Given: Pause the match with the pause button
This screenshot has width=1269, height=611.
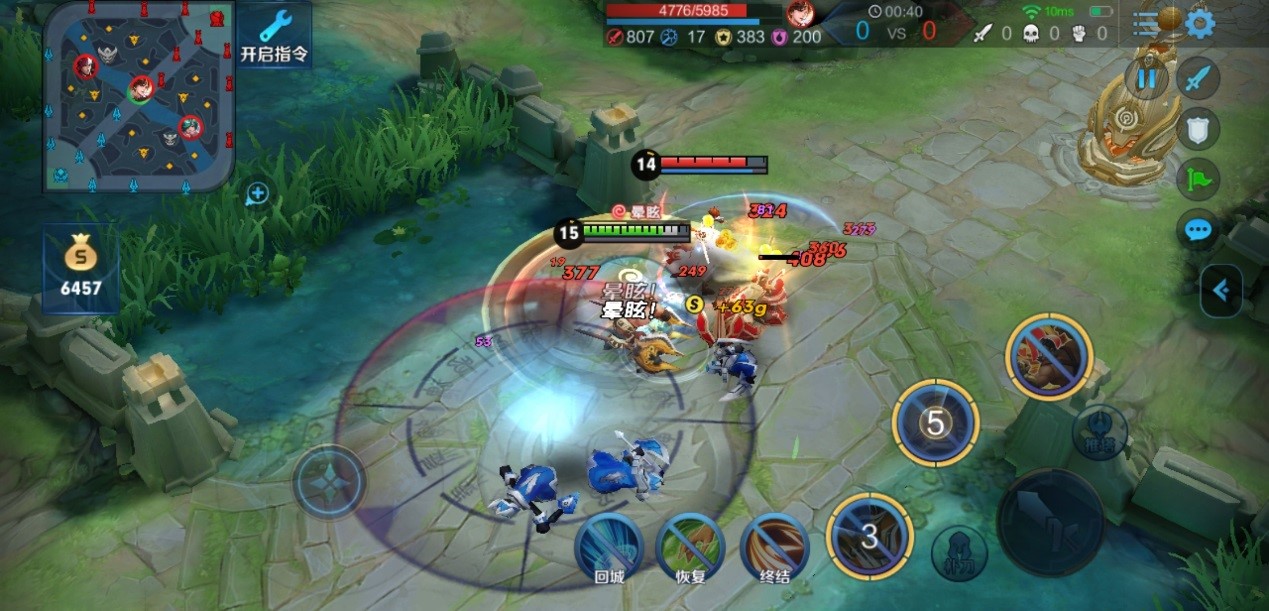Looking at the screenshot, I should click(1146, 78).
